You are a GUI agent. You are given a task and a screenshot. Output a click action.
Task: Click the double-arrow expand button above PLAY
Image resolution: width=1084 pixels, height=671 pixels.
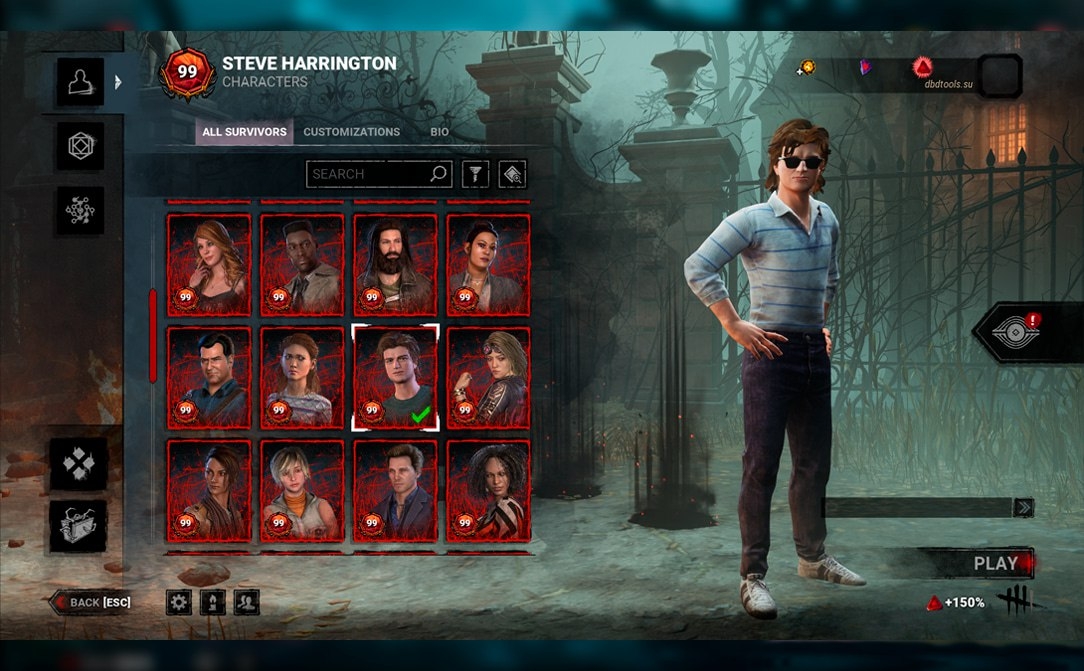point(1023,508)
